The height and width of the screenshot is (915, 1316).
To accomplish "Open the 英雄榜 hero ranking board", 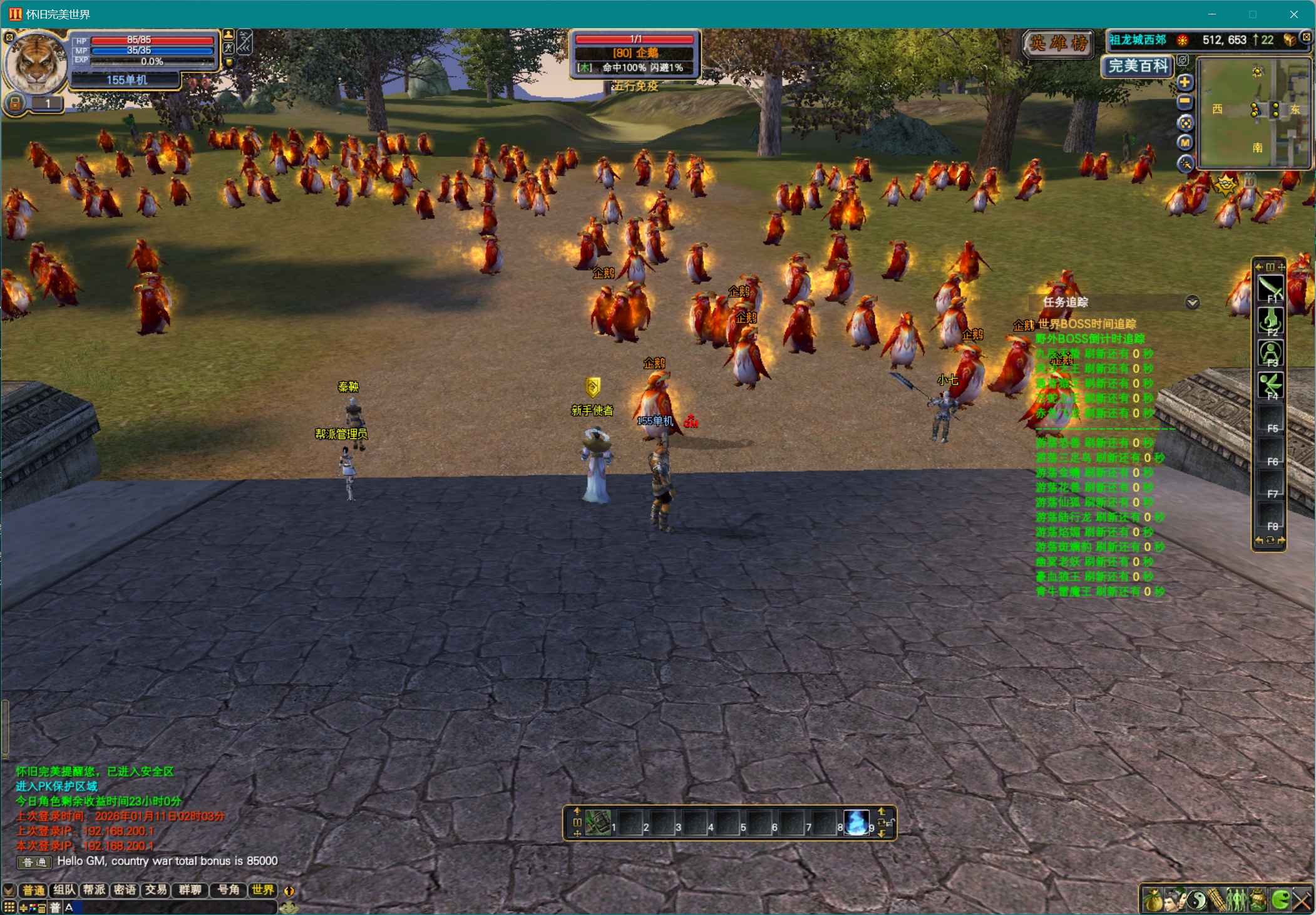I will 1058,43.
